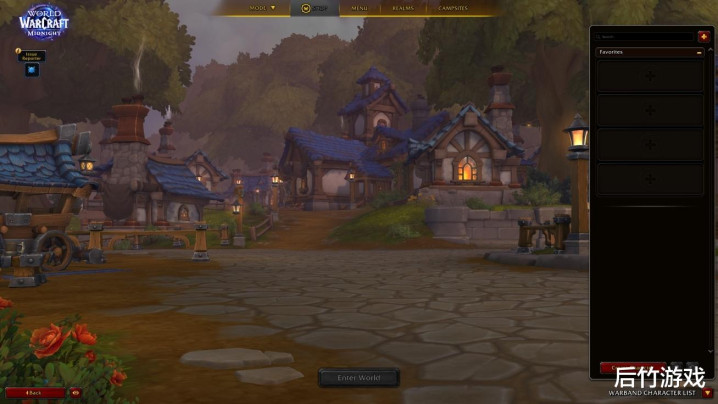Click the Enter World button
The width and height of the screenshot is (718, 404).
[359, 378]
